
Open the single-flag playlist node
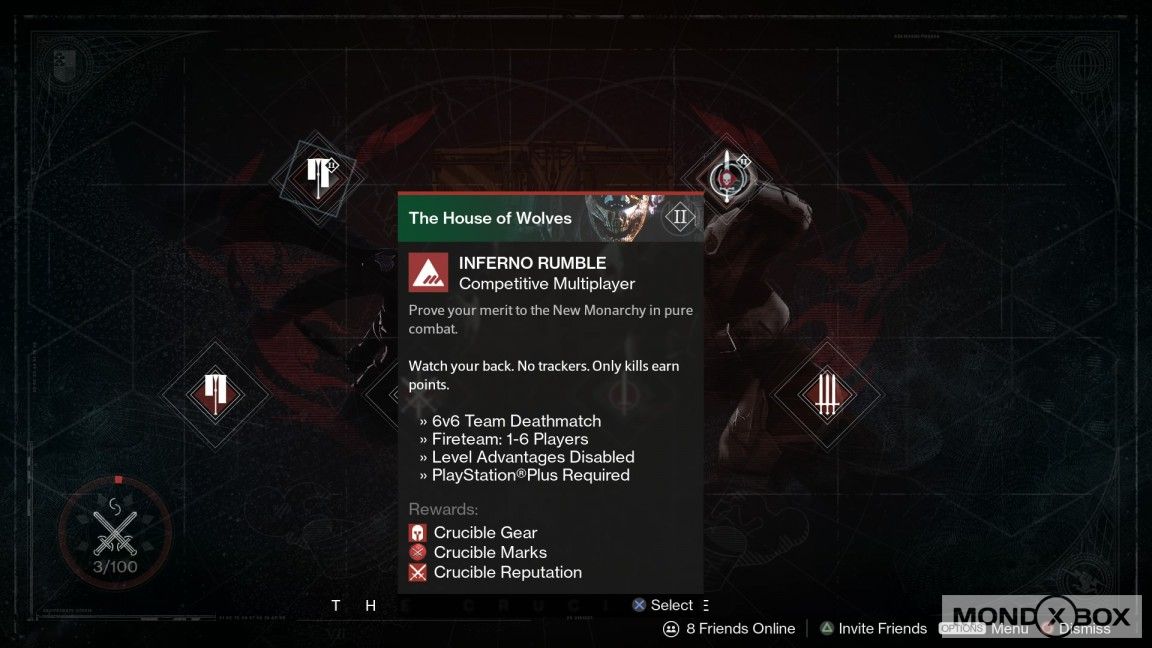pos(215,393)
